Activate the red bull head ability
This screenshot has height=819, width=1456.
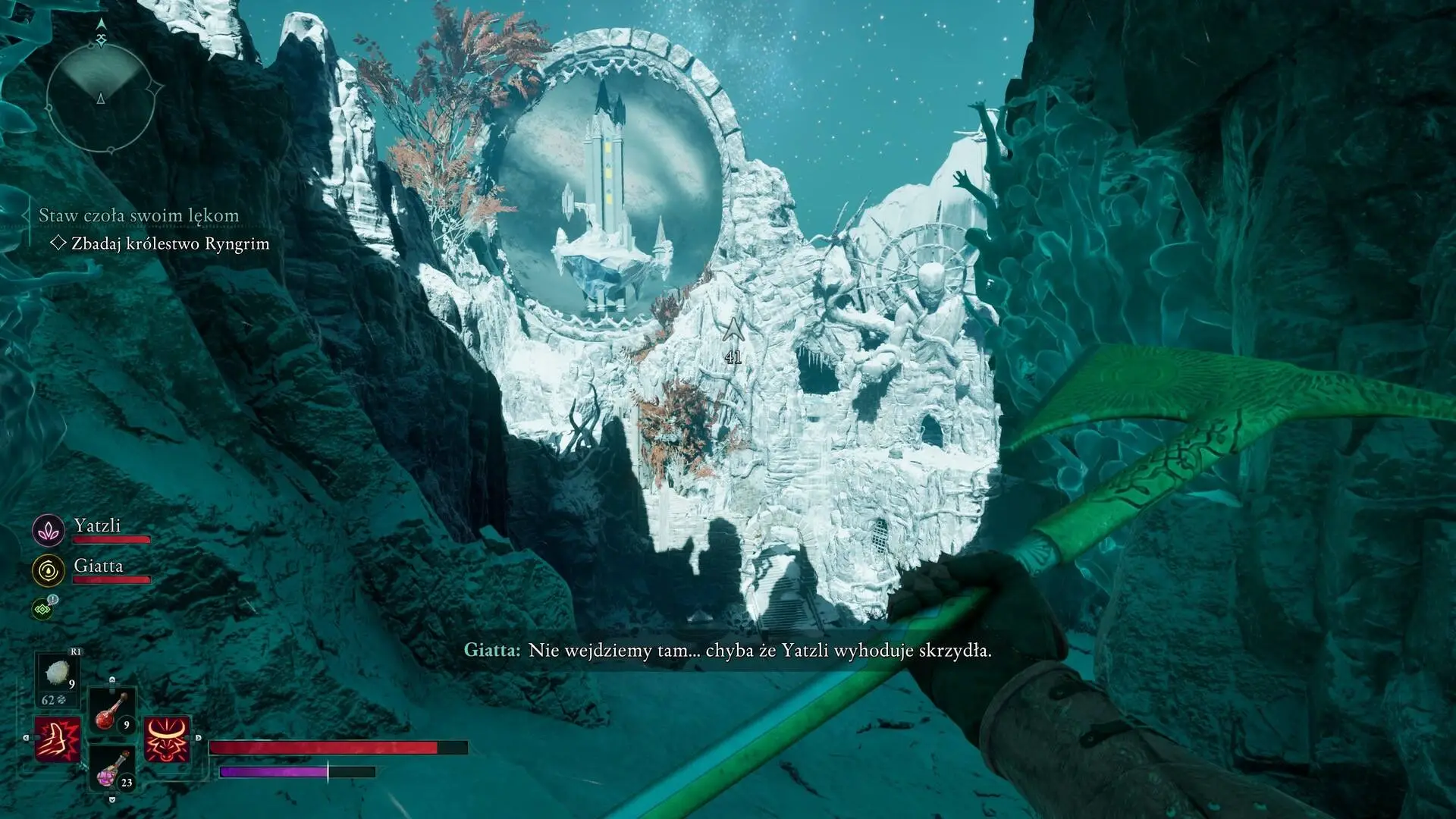click(167, 739)
